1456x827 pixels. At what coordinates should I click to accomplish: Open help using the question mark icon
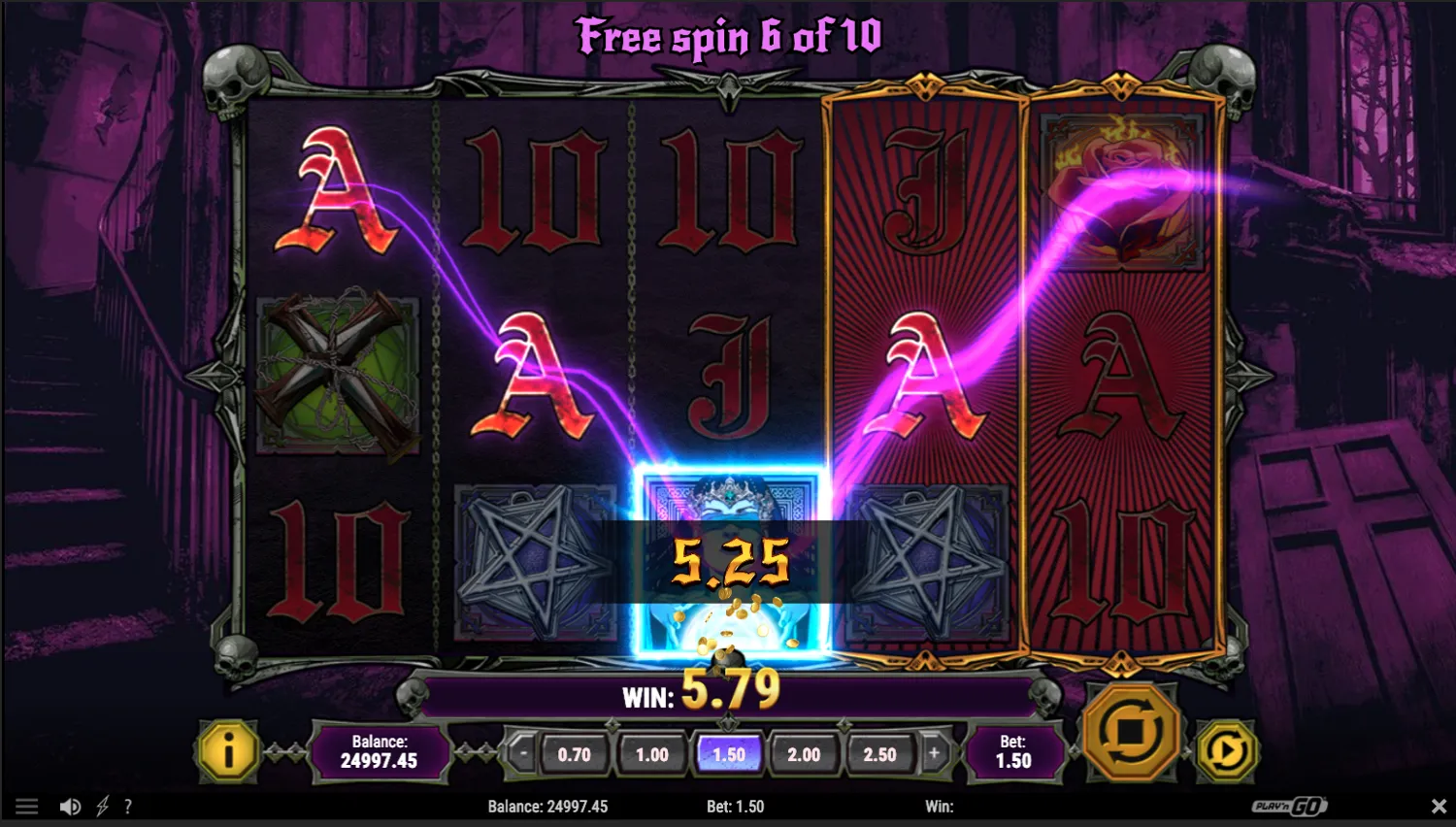coord(129,806)
